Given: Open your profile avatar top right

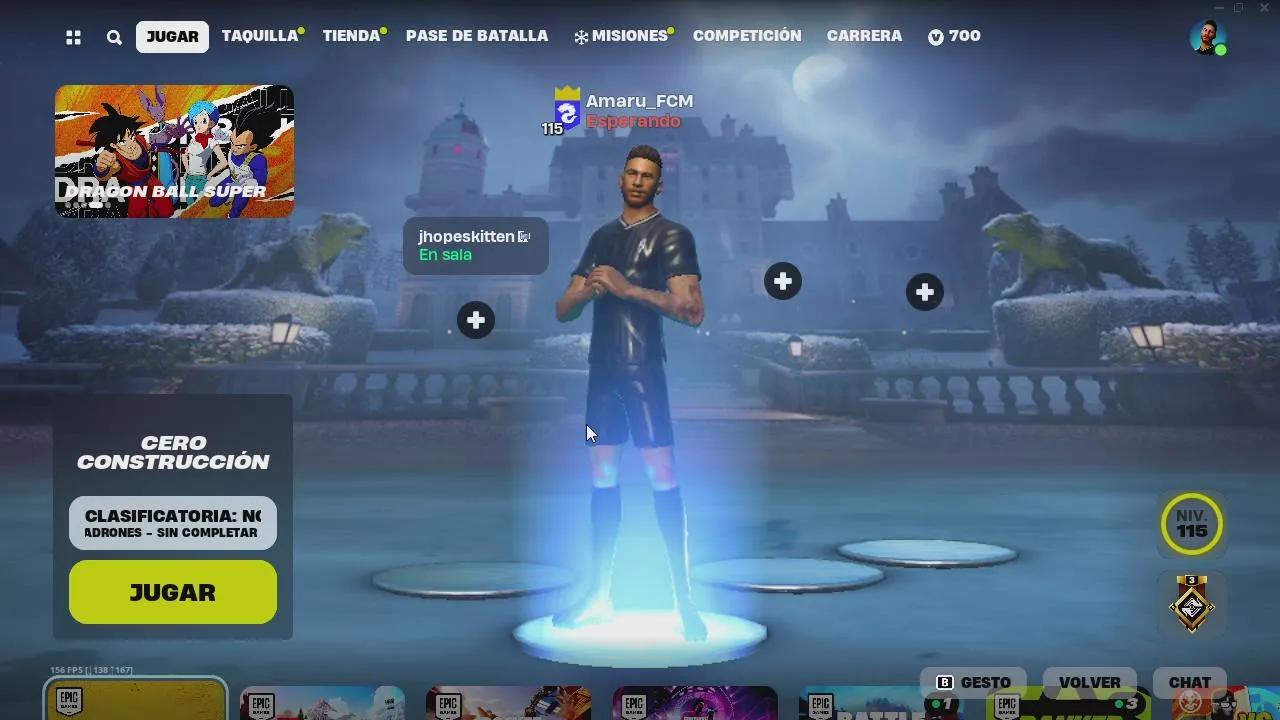Looking at the screenshot, I should (1206, 36).
